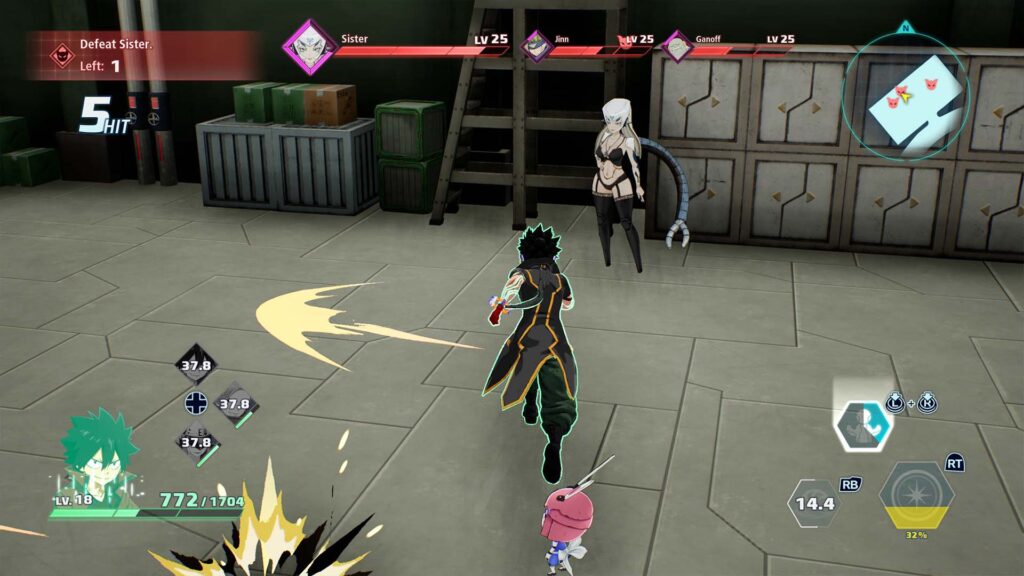Viewport: 1024px width, 576px height.
Task: Click the cross-shaped d-pad sidekick selector
Action: [195, 405]
